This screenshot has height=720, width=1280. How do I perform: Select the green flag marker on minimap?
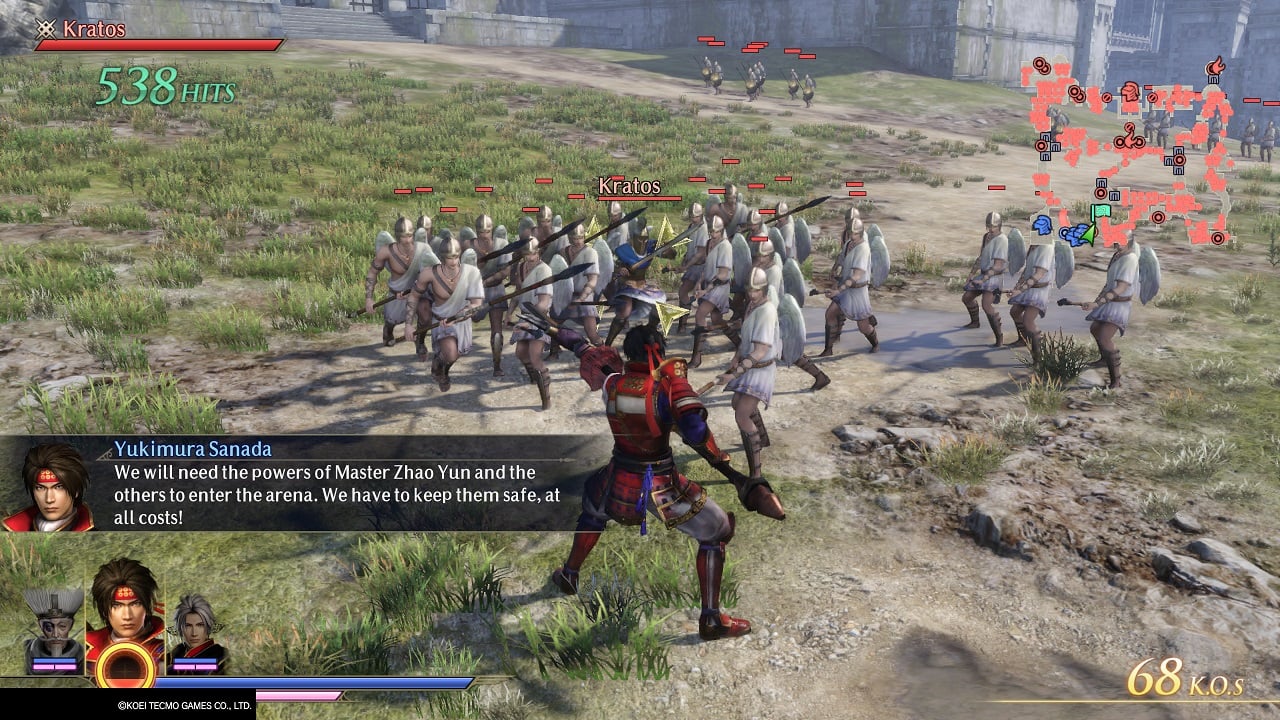(1100, 212)
